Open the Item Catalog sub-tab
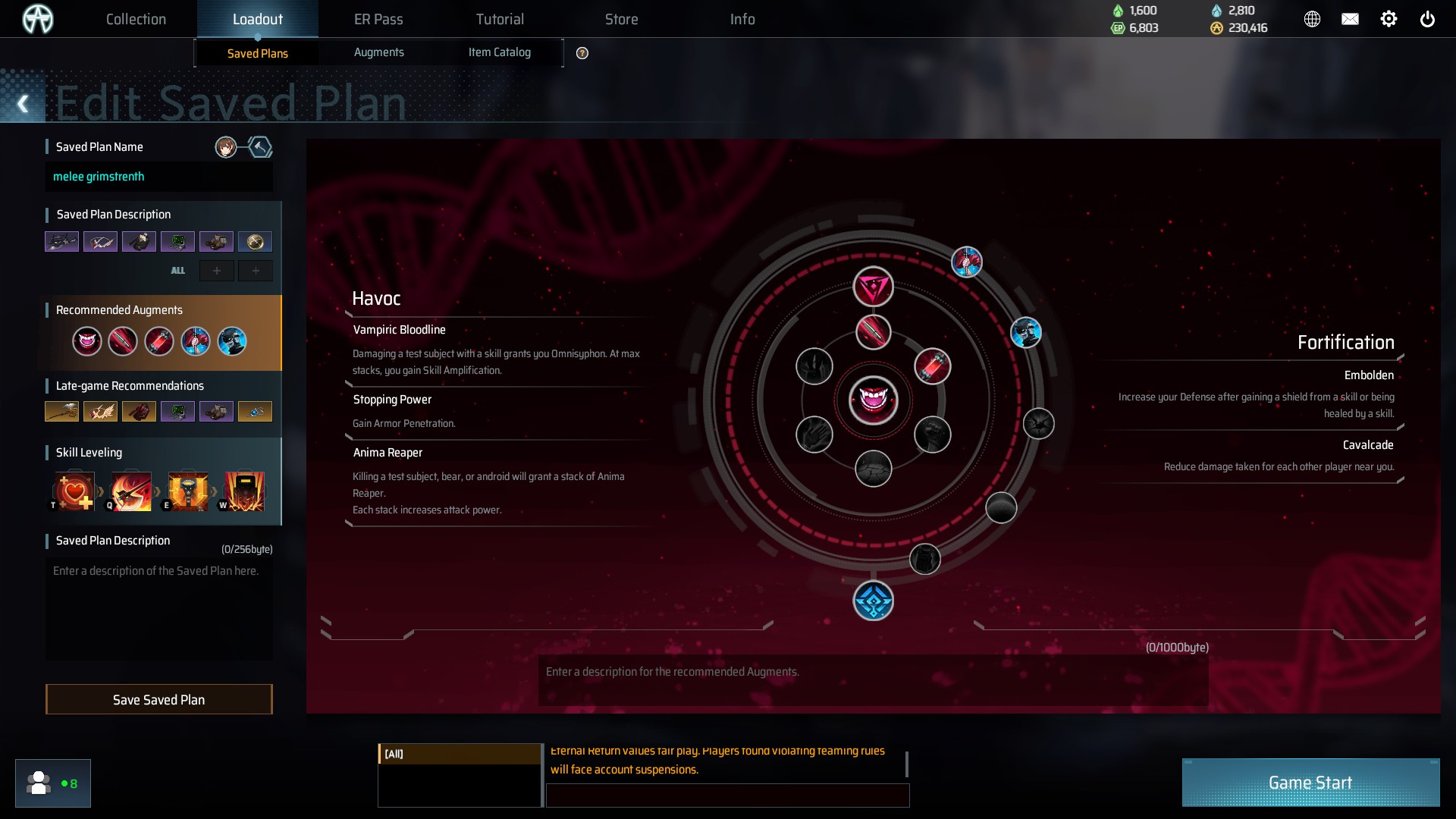This screenshot has height=819, width=1456. click(499, 52)
